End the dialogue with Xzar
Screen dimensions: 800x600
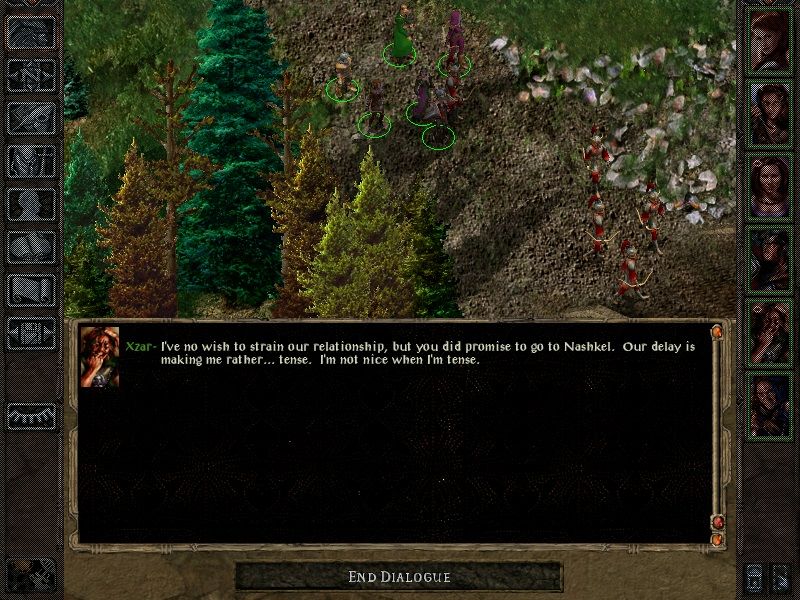pos(399,577)
